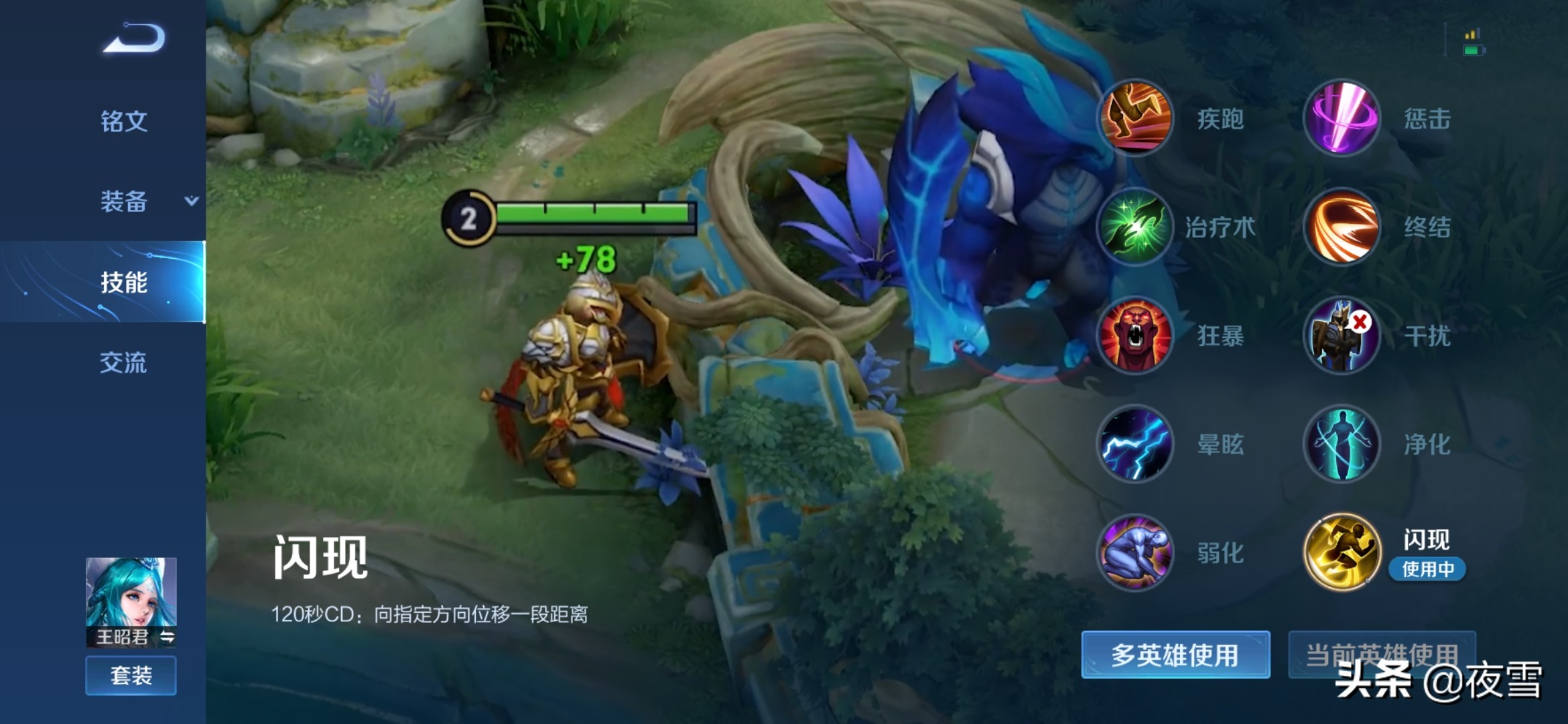Switch to the 装备 equipment tab
This screenshot has height=724, width=1568.
point(124,201)
